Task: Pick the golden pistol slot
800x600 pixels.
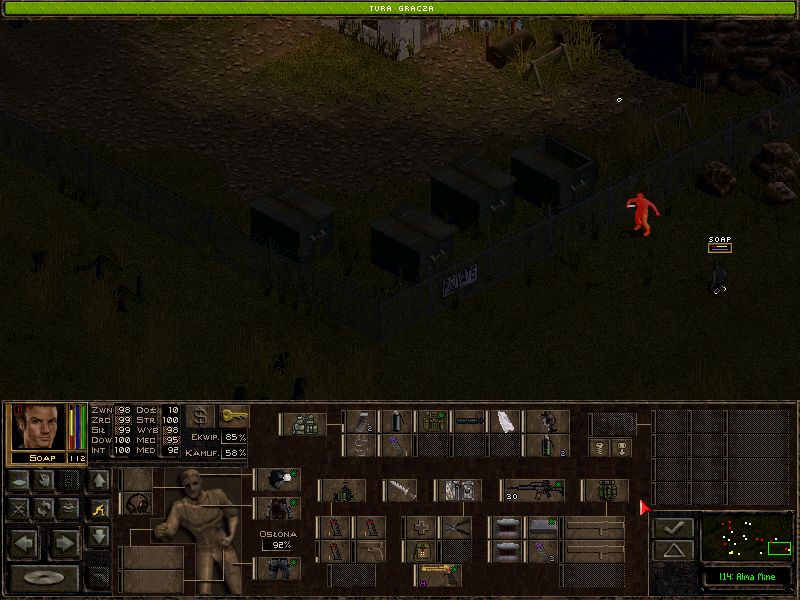Action: pos(437,574)
